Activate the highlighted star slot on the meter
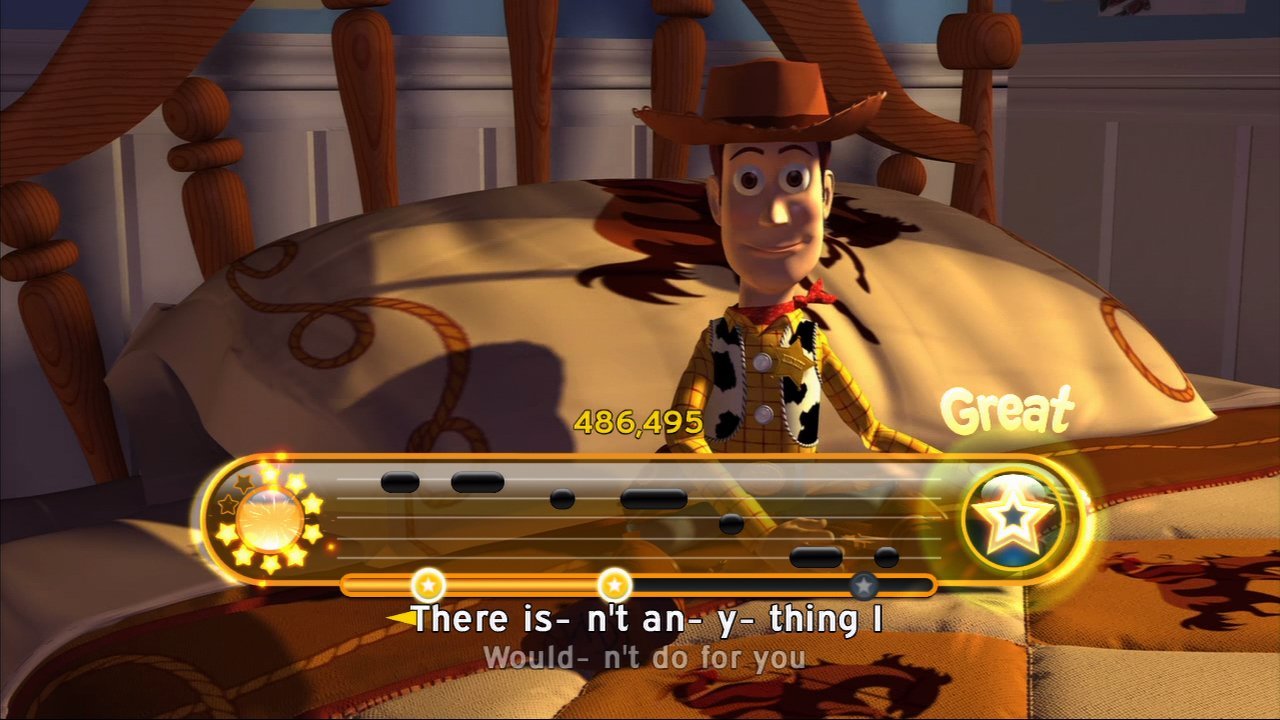This screenshot has width=1280, height=720. [1013, 519]
